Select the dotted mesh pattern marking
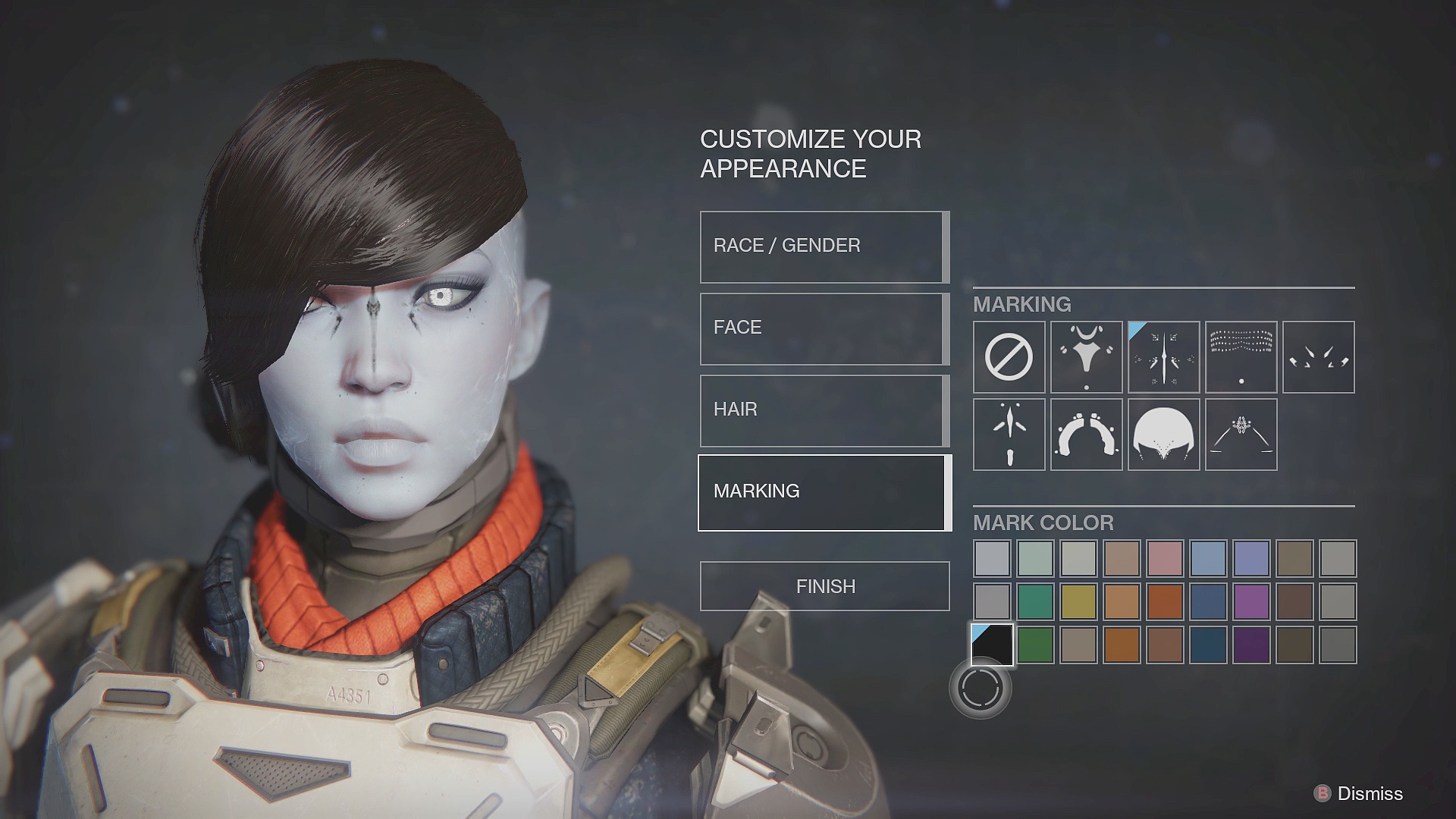 [1241, 356]
